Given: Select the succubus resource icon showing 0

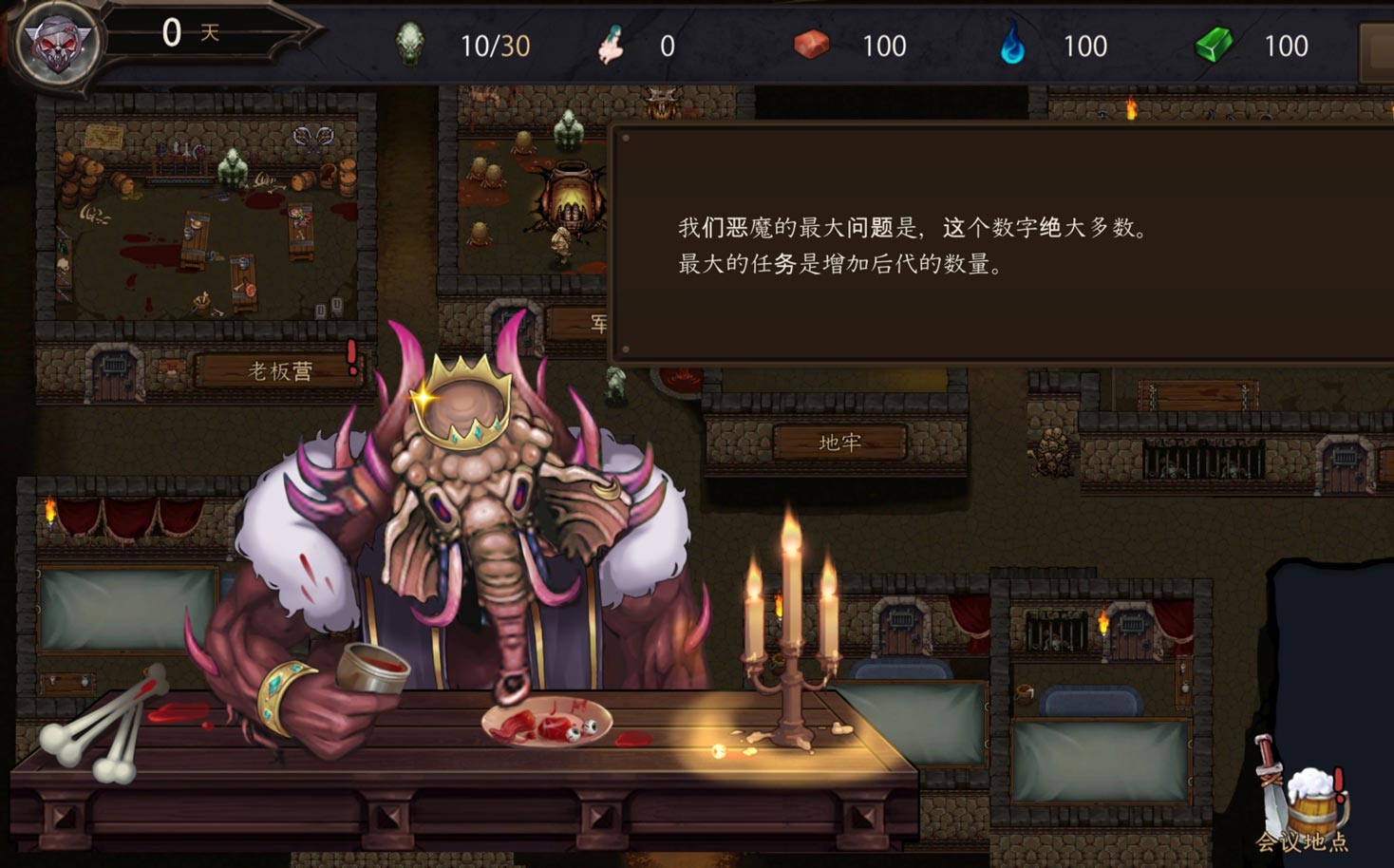Looking at the screenshot, I should 612,46.
